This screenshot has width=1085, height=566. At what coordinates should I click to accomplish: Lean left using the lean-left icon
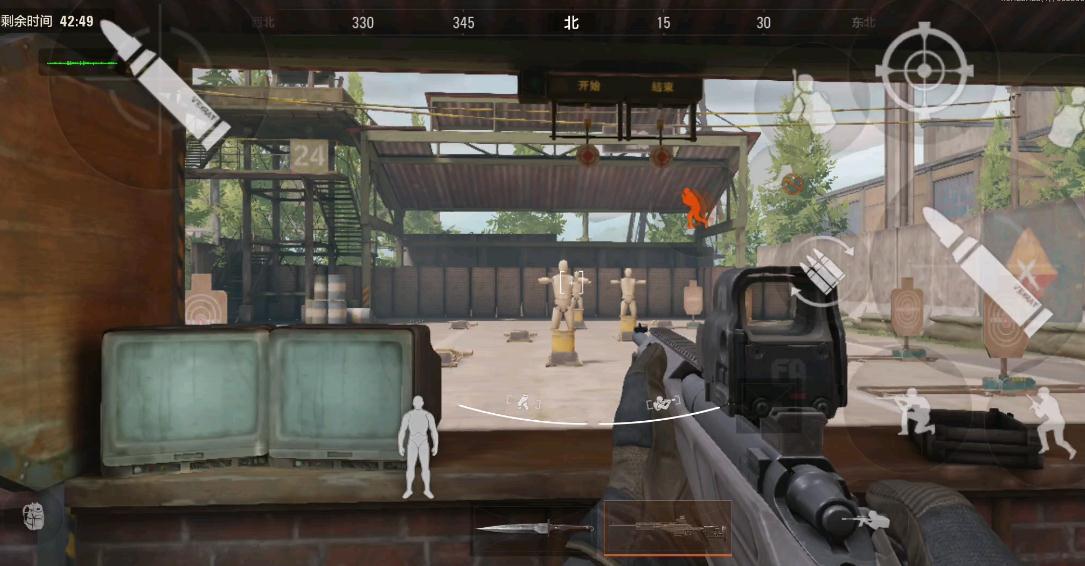point(523,402)
